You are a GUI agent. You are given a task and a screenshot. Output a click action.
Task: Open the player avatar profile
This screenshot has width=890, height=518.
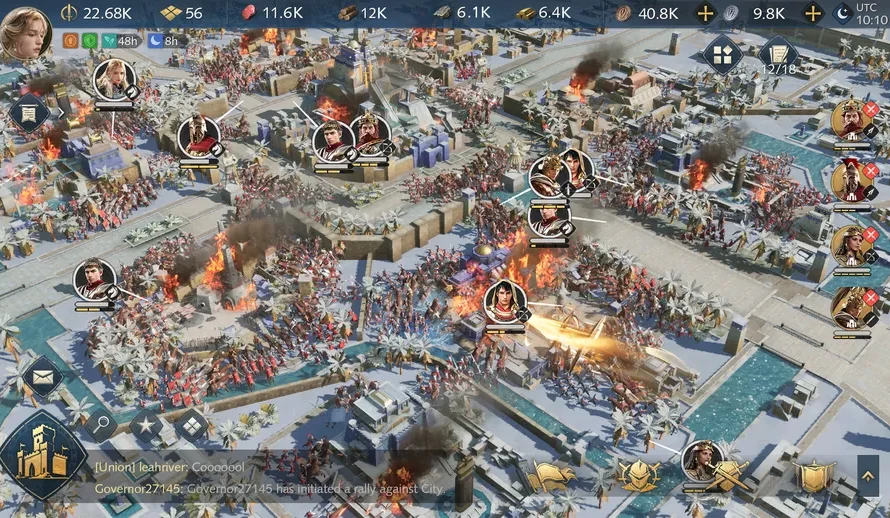26,30
